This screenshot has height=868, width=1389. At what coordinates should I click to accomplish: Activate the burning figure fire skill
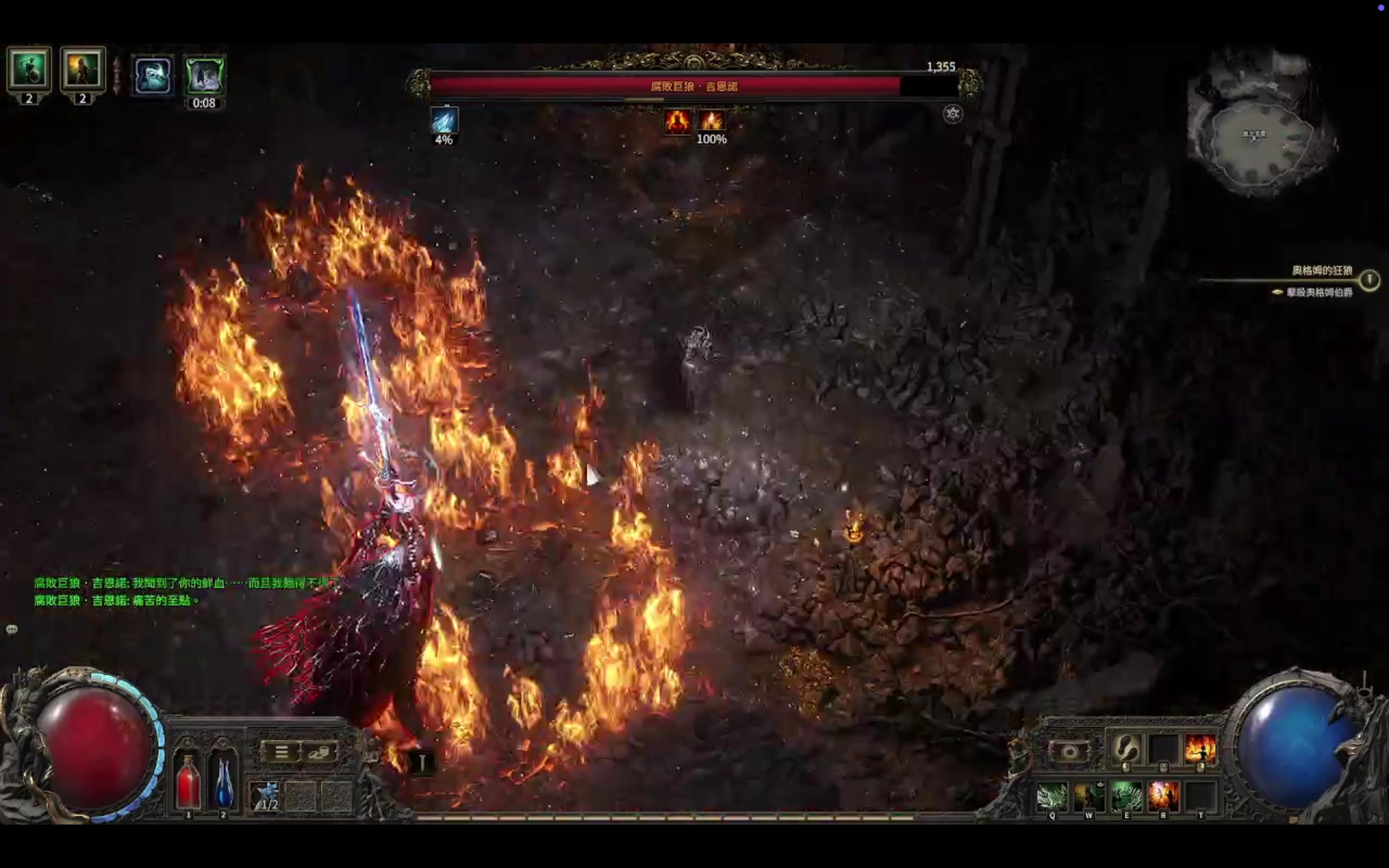(x=1200, y=748)
